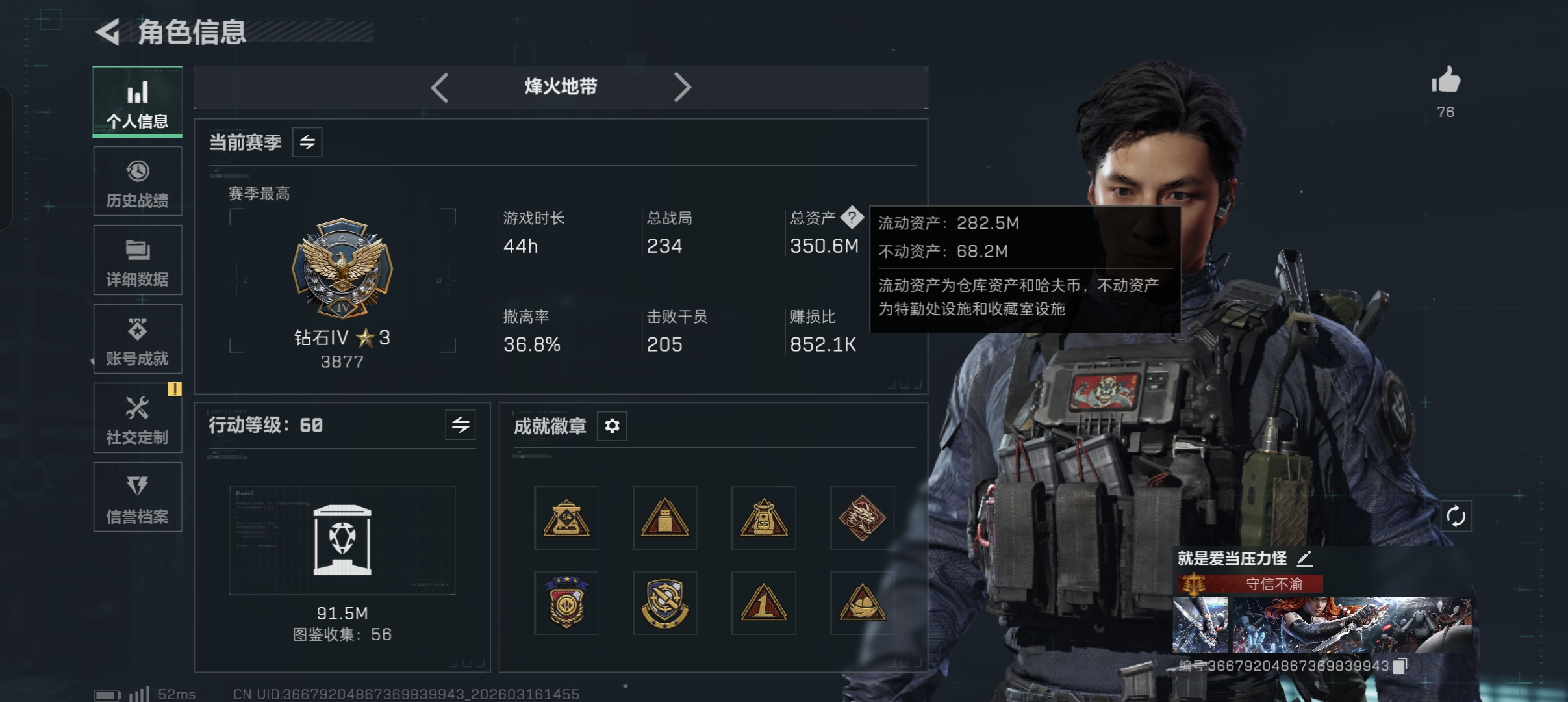This screenshot has width=1568, height=702.
Task: Give a thumbs up on the like icon
Action: click(1445, 81)
